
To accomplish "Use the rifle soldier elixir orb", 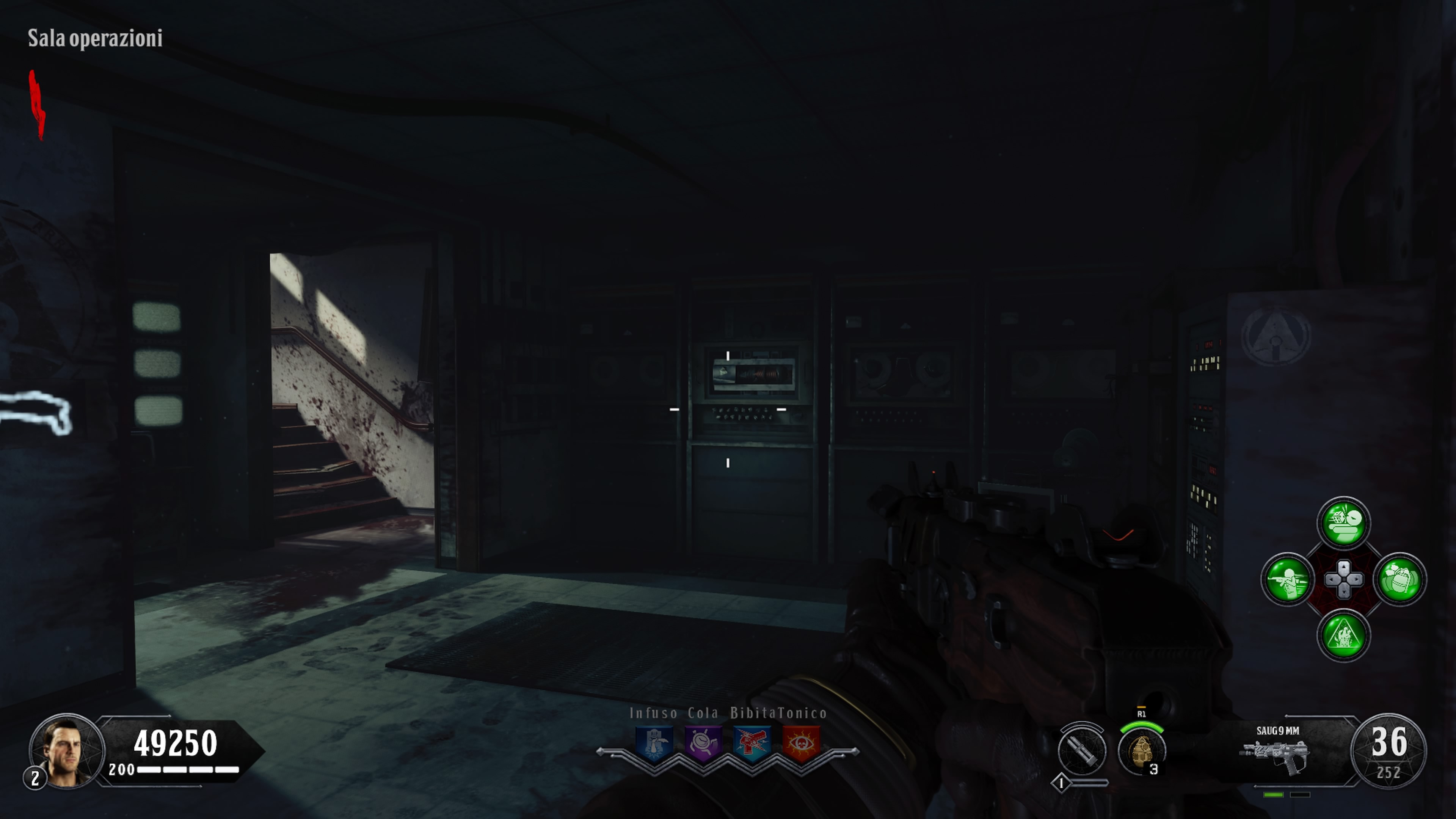I will point(1288,579).
